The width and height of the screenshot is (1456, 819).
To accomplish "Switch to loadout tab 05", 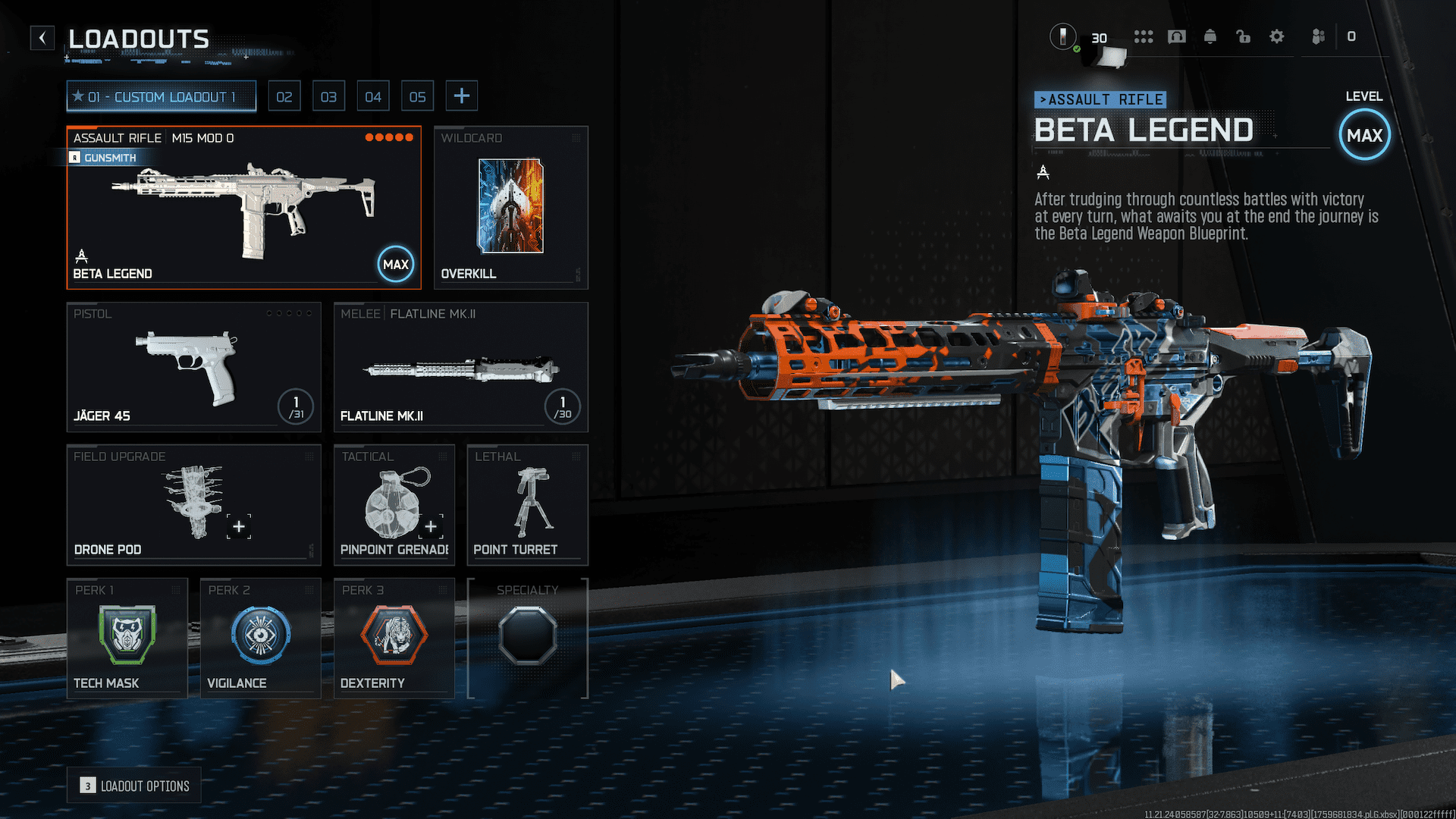I will [417, 96].
